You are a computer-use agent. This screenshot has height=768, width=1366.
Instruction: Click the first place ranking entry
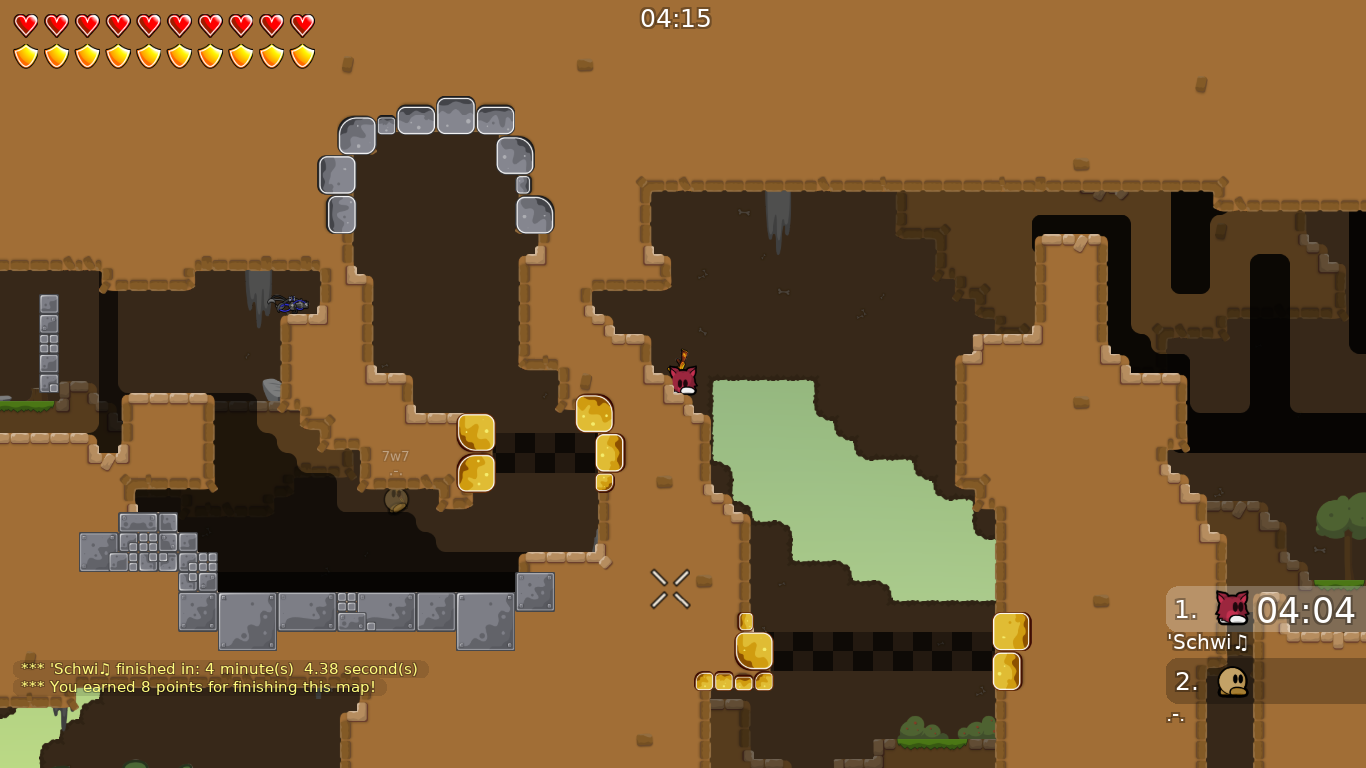pyautogui.click(x=1184, y=608)
